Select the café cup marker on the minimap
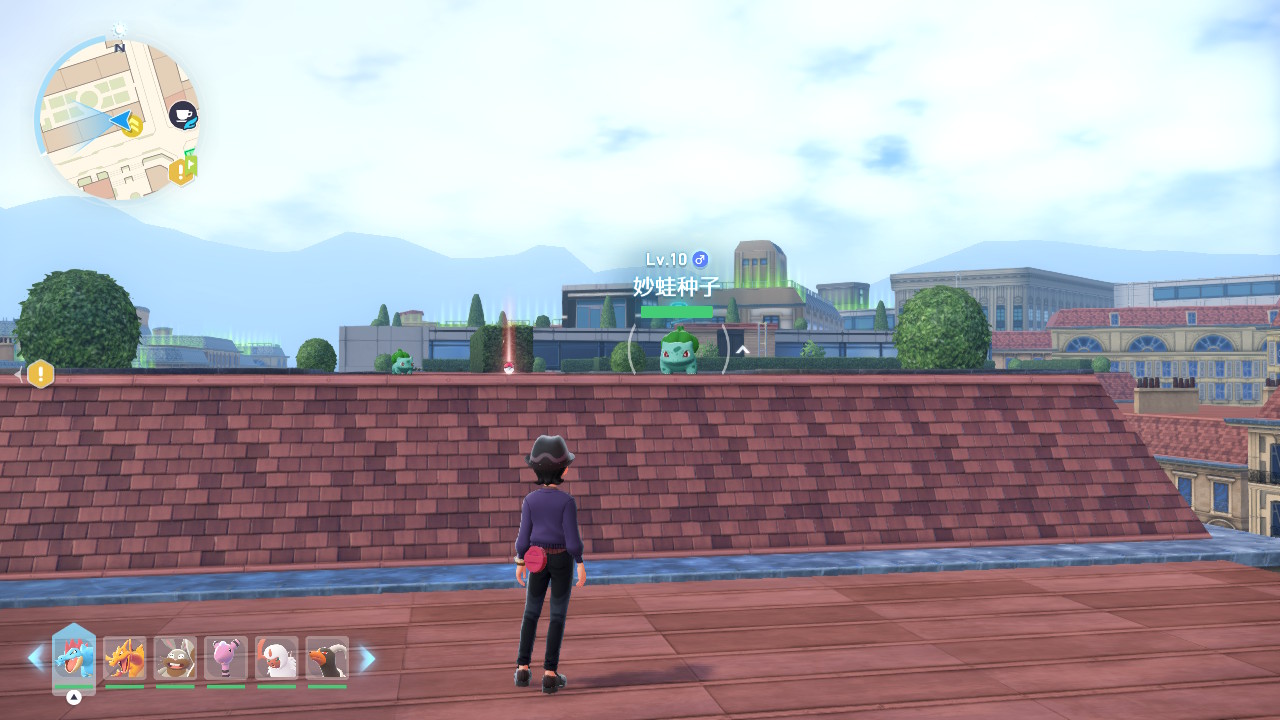1280x720 pixels. click(x=182, y=116)
